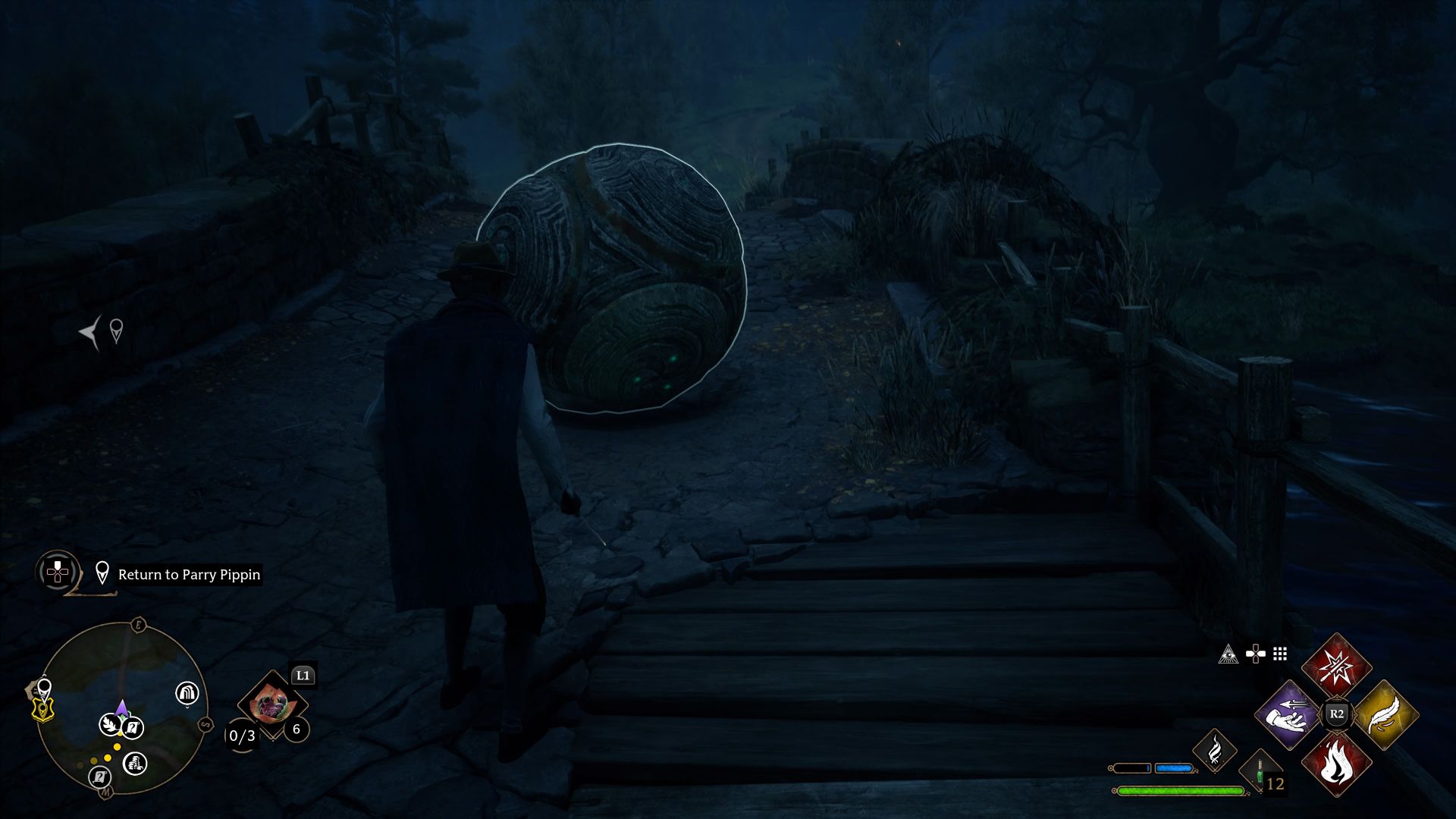The height and width of the screenshot is (819, 1456).
Task: Use the Chomping Cabbage tool slot
Action: (271, 706)
